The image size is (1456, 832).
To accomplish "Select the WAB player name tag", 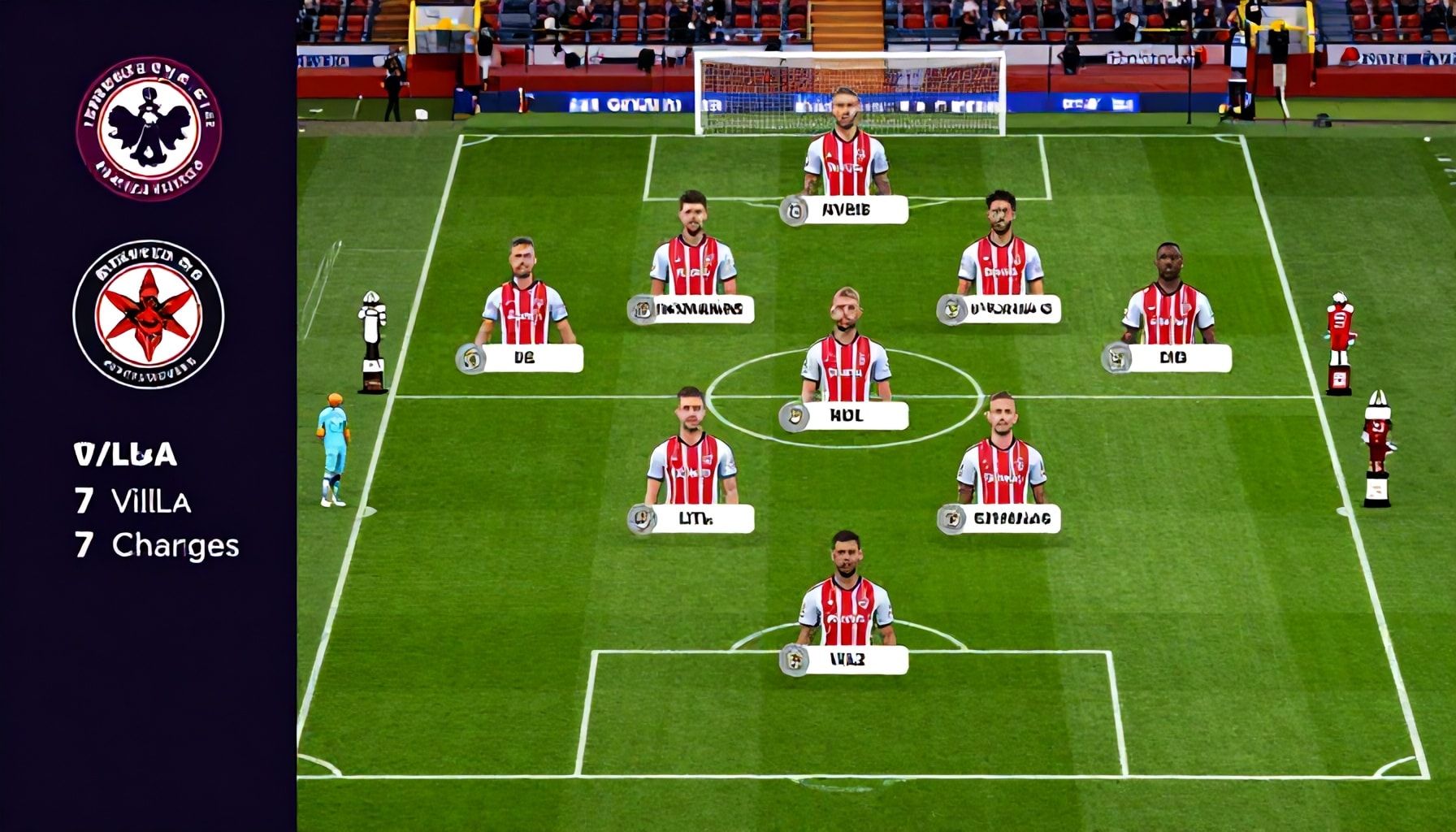I will click(x=846, y=660).
